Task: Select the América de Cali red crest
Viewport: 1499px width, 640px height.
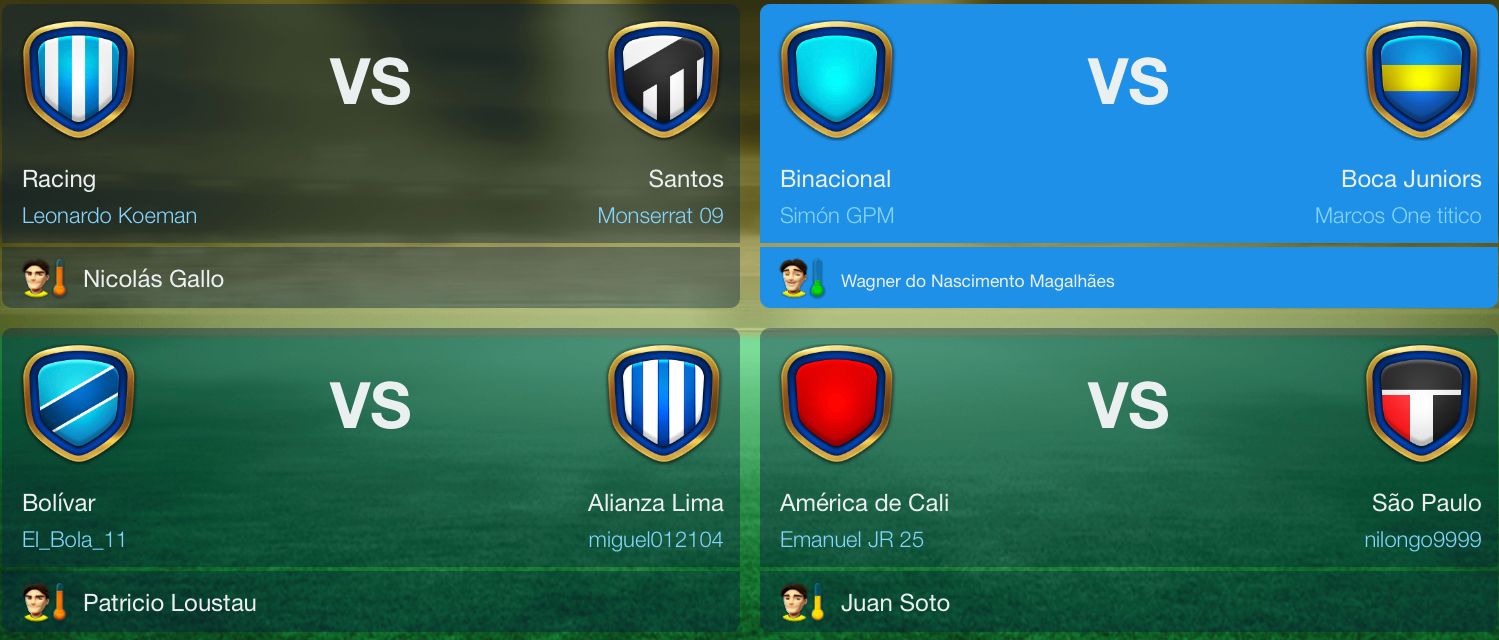Action: [x=836, y=403]
